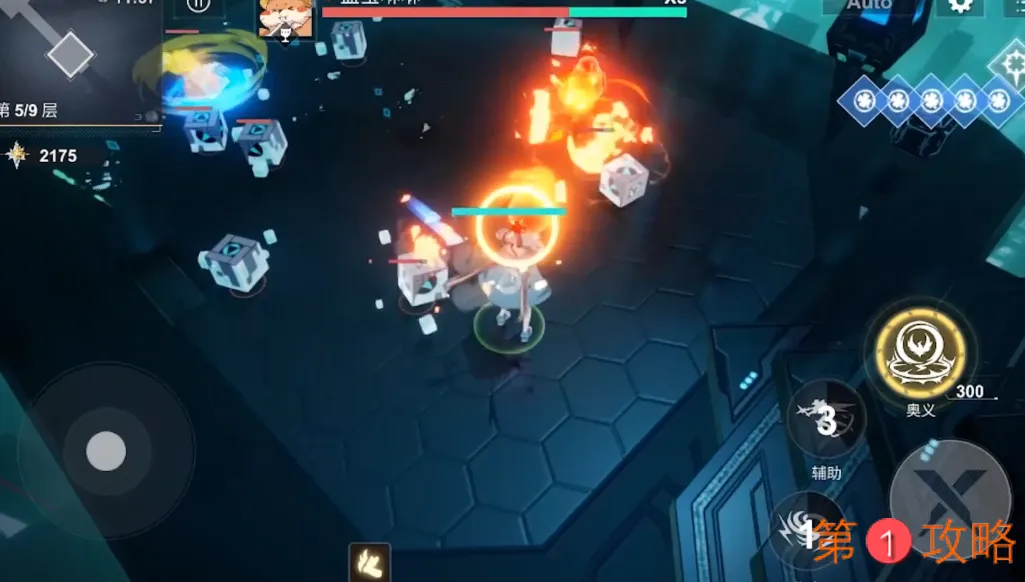Image resolution: width=1025 pixels, height=582 pixels.
Task: Pause the game
Action: [x=199, y=6]
